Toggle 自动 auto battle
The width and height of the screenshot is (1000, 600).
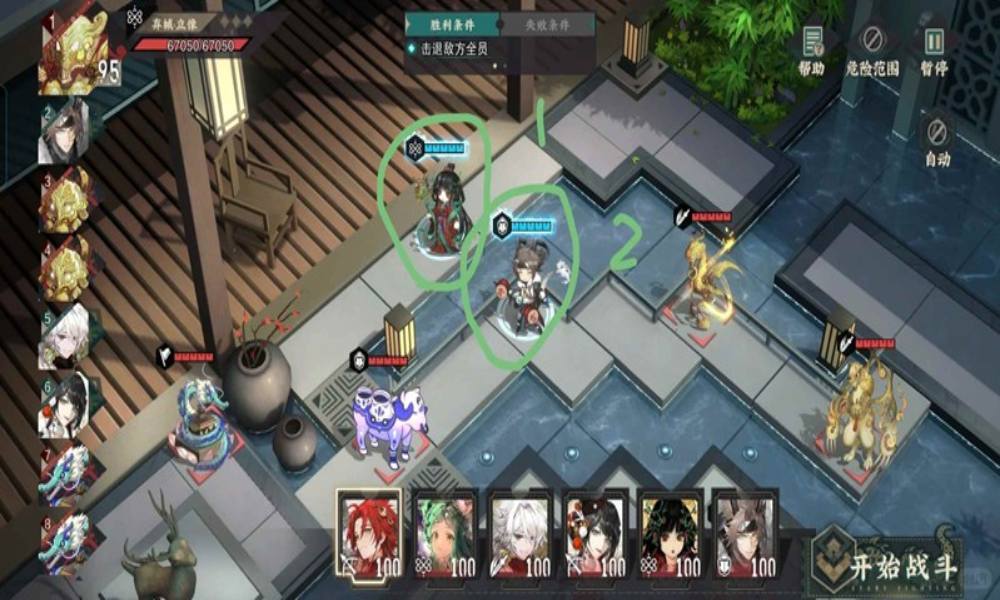pyautogui.click(x=937, y=140)
